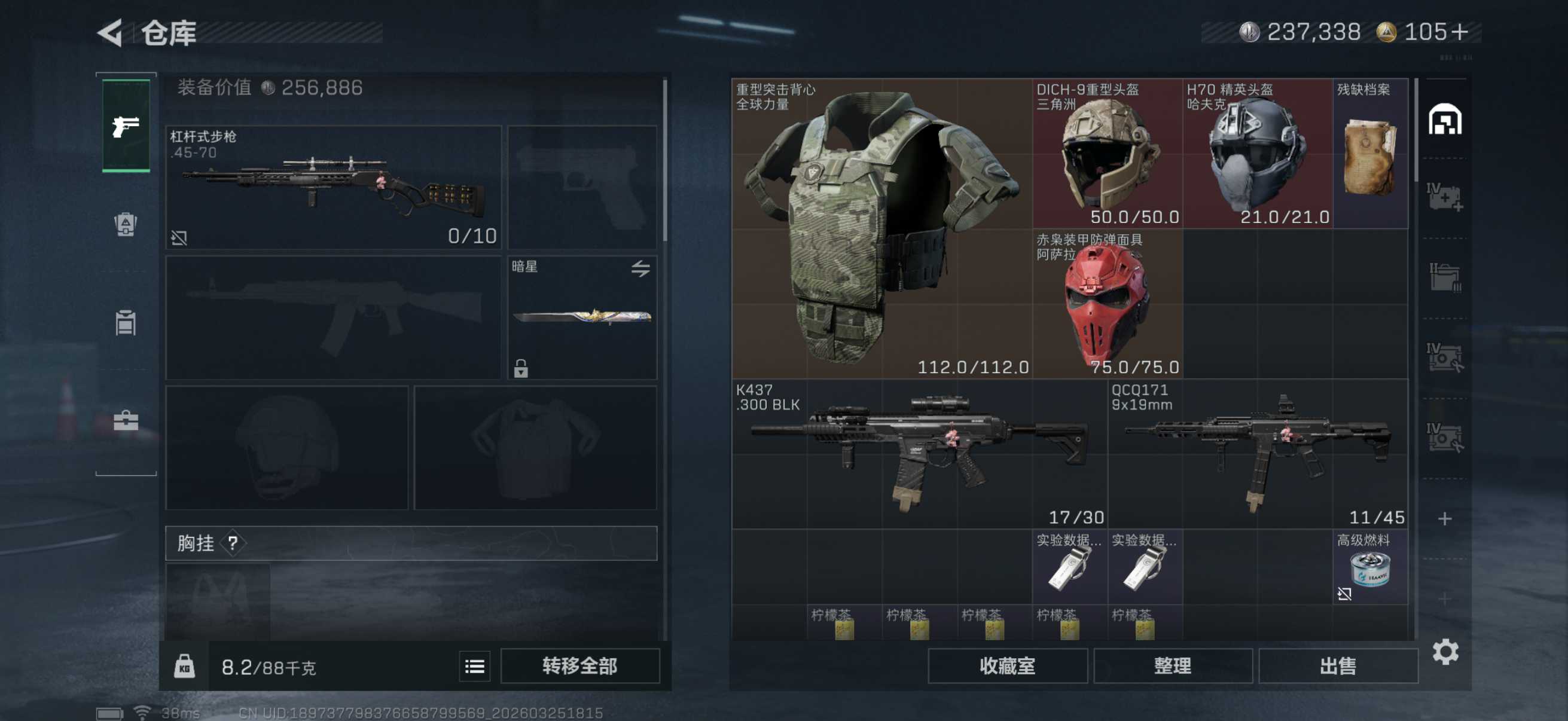Select the 杠杆式步枪 .45-70 weapon slot

[334, 187]
